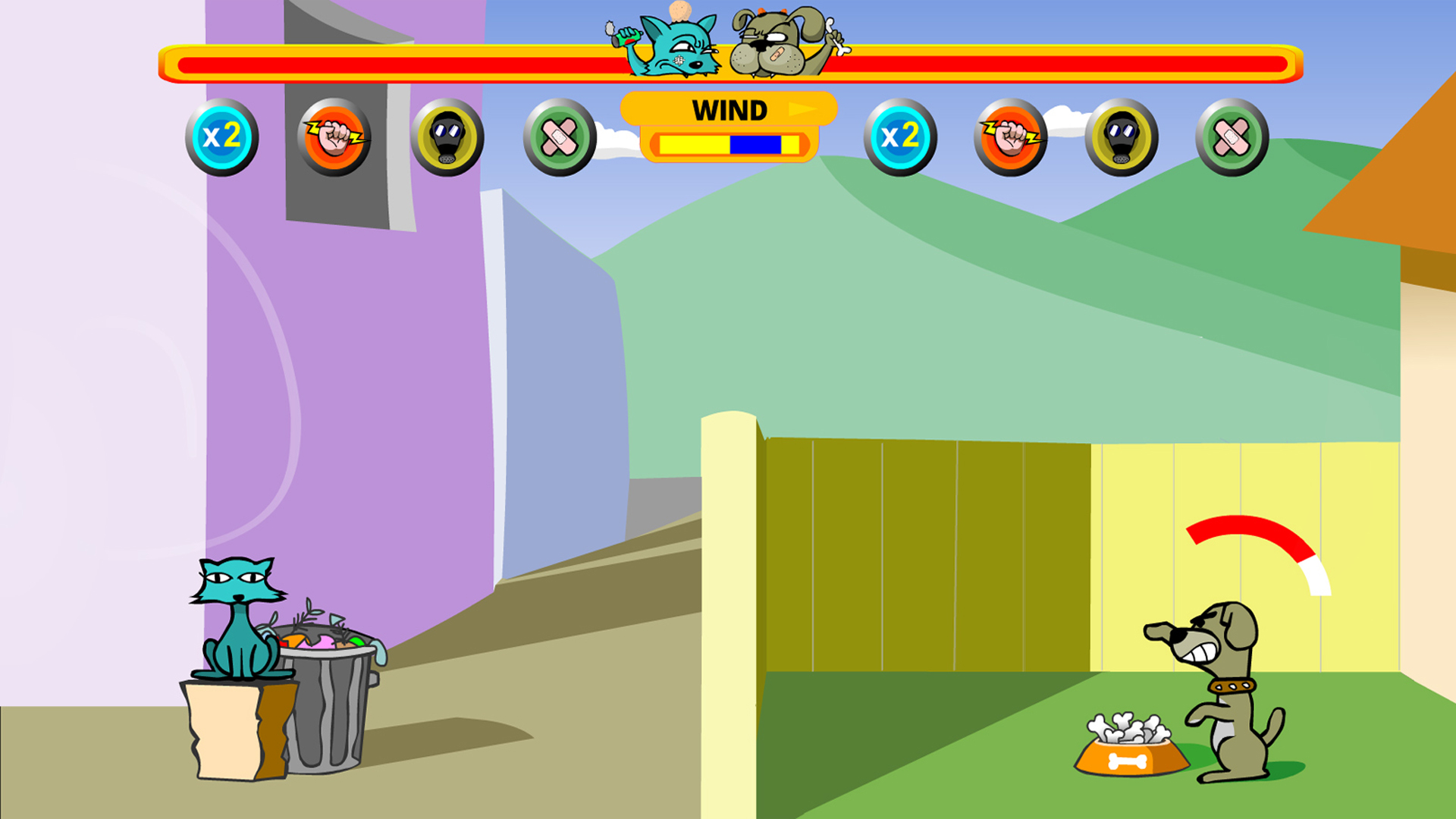Screen dimensions: 1456x819
Task: Select the dog's gas mask power-up
Action: click(x=1122, y=137)
